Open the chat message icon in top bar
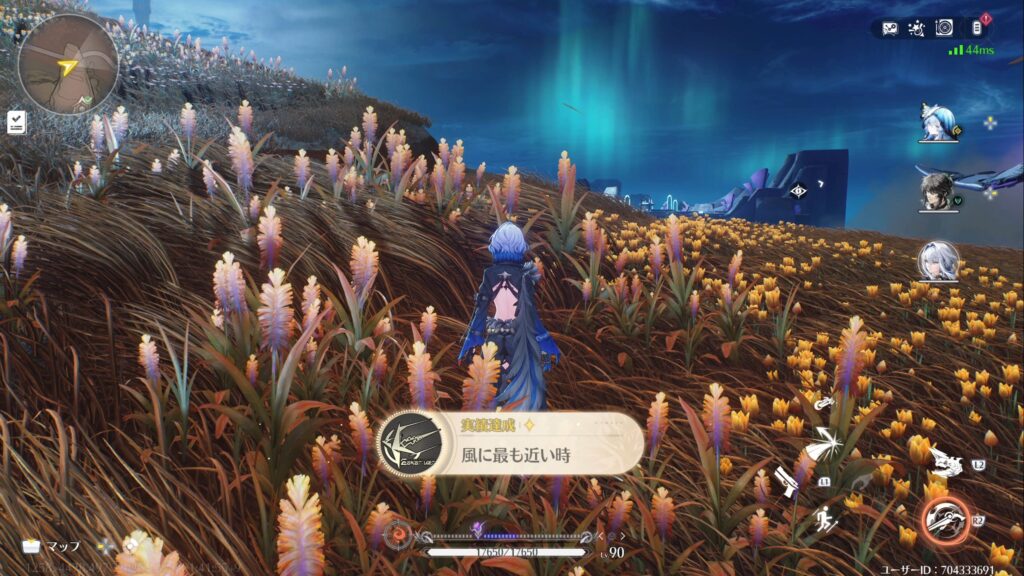 coord(890,28)
